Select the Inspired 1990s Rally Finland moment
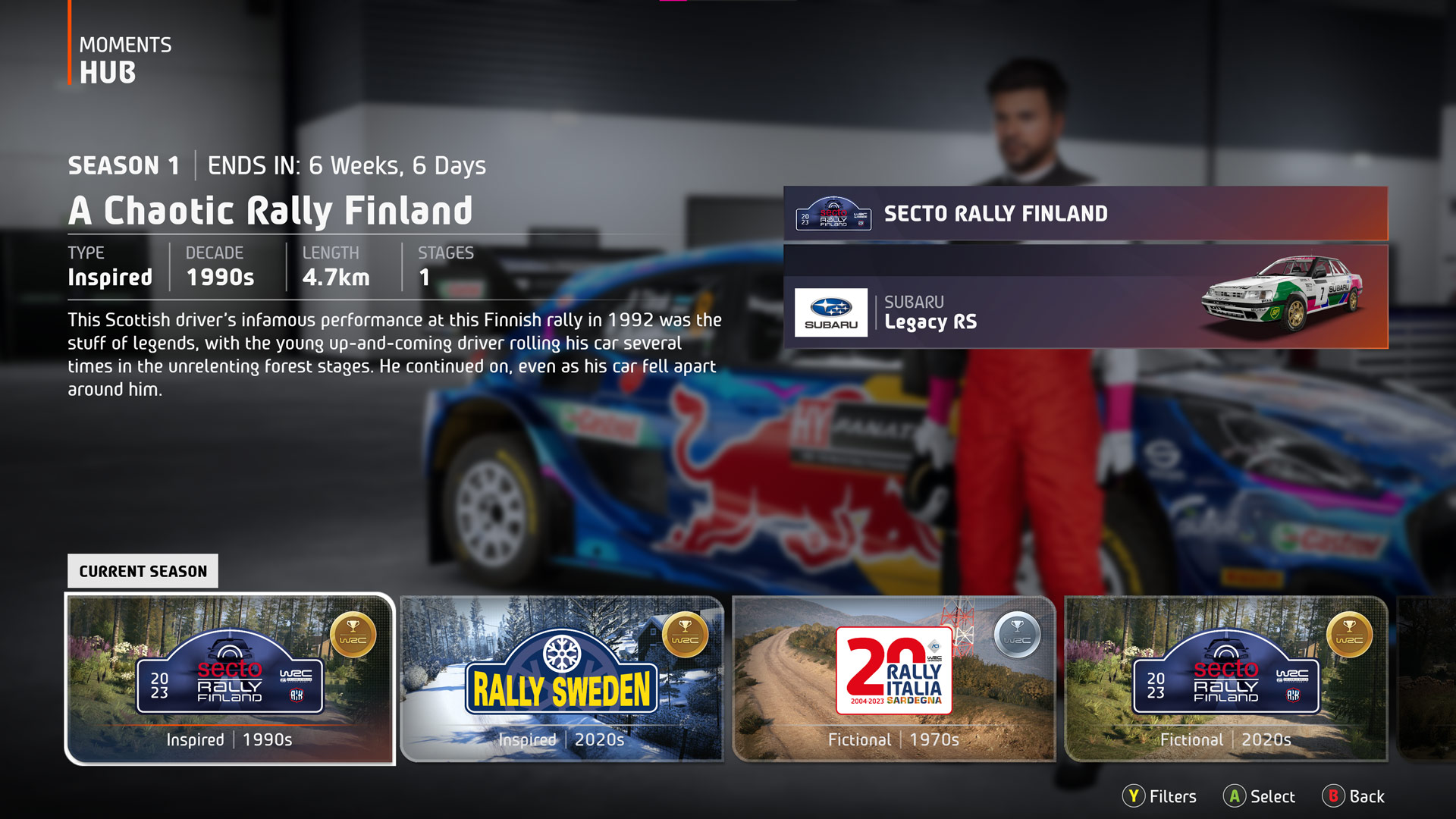 click(230, 678)
